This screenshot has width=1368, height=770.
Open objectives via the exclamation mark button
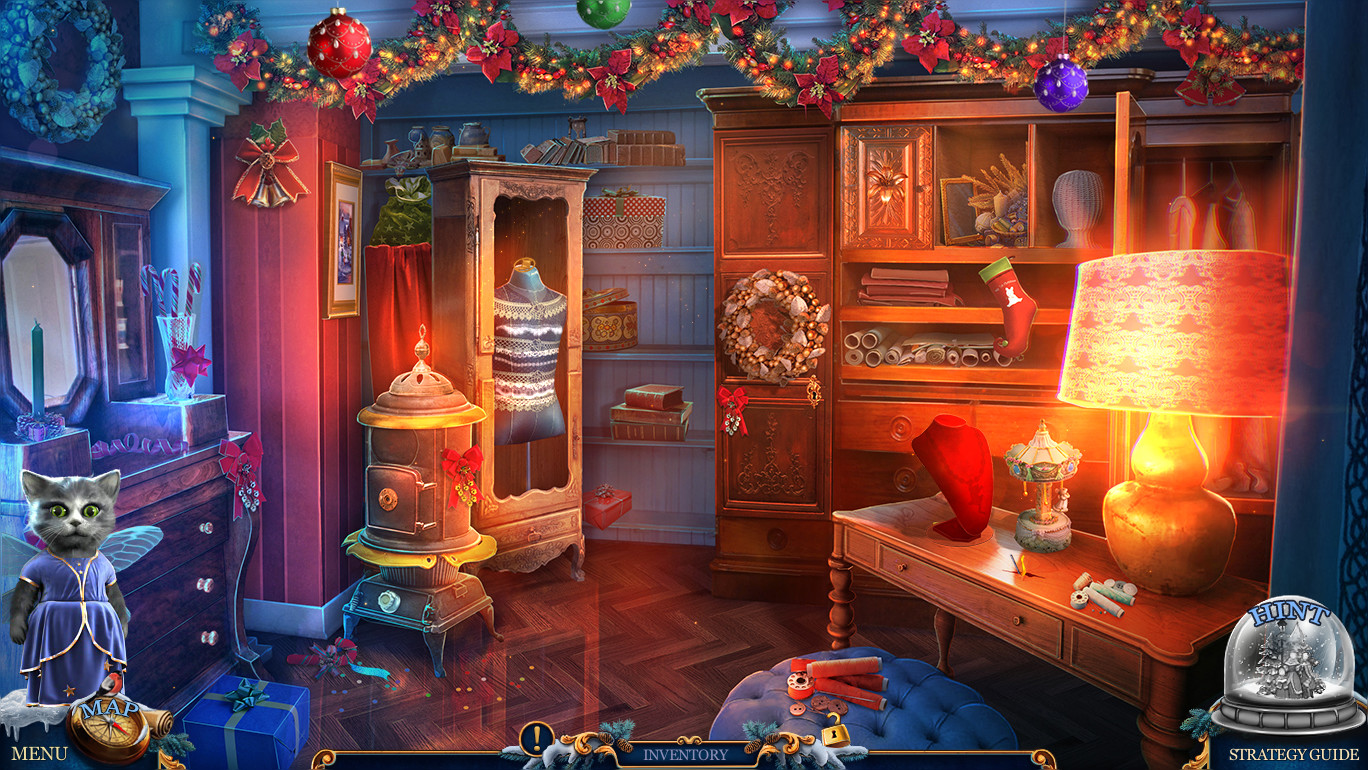tap(537, 736)
